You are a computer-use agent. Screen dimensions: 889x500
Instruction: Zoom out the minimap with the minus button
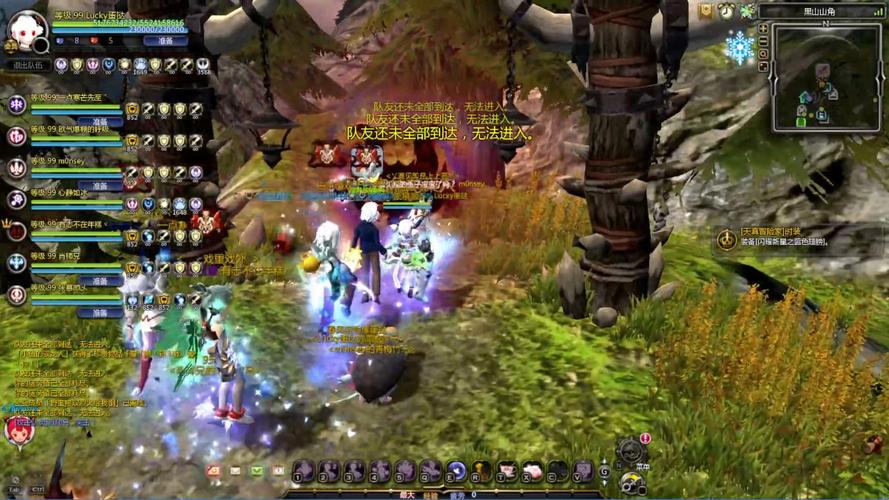click(763, 42)
